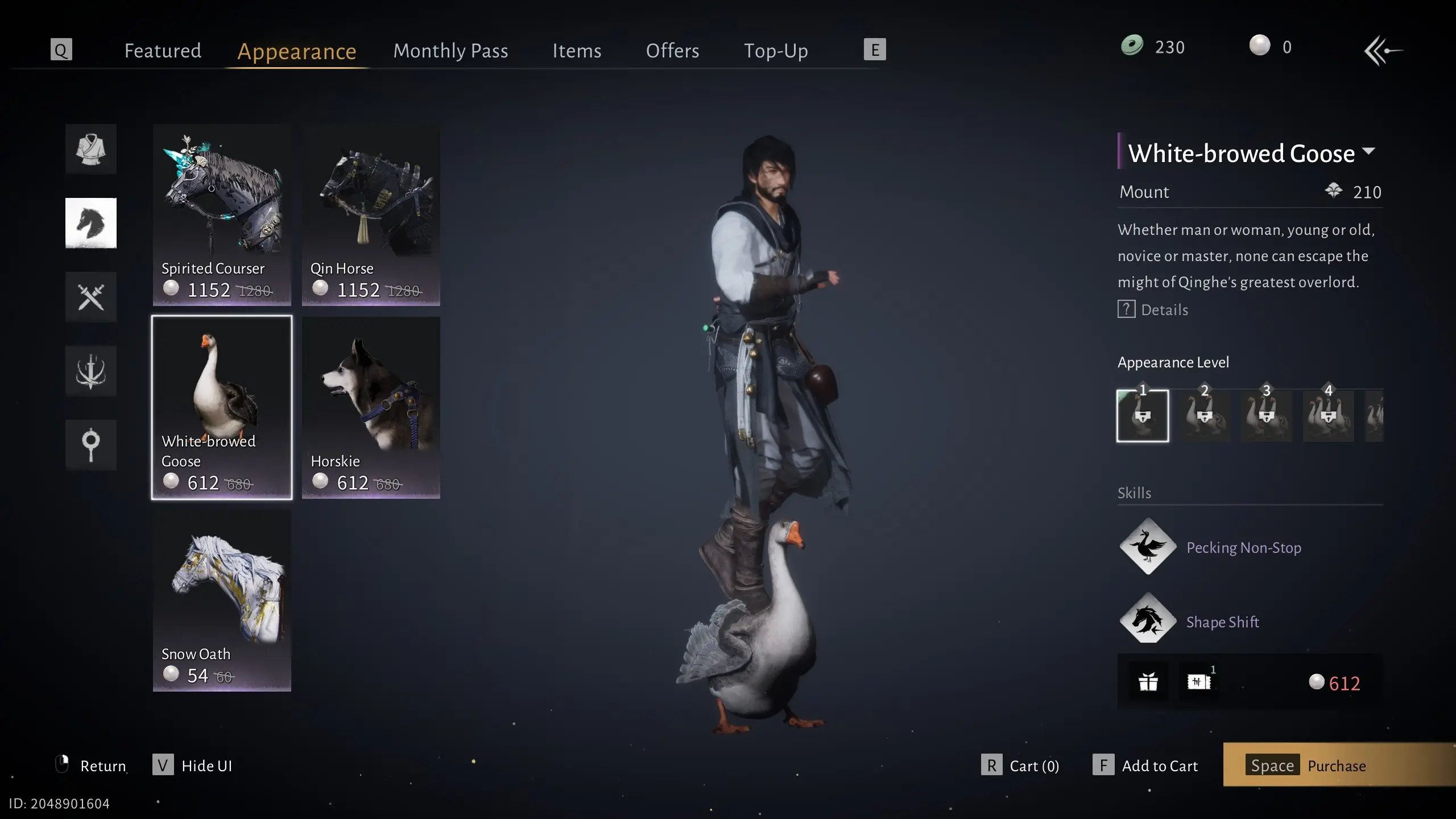The height and width of the screenshot is (819, 1456).
Task: Select the Spirited Courser mount card
Action: tap(222, 214)
